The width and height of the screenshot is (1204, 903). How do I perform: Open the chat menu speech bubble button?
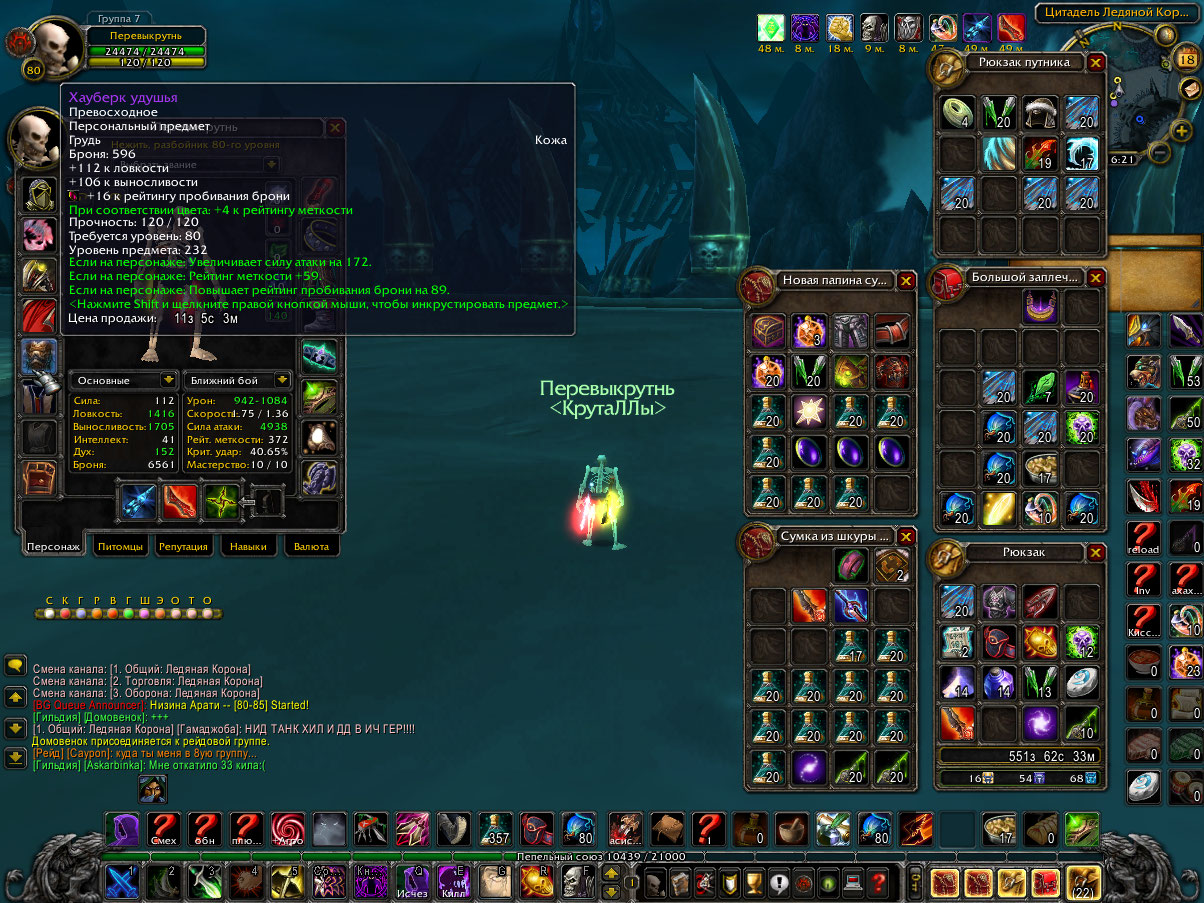[15, 664]
